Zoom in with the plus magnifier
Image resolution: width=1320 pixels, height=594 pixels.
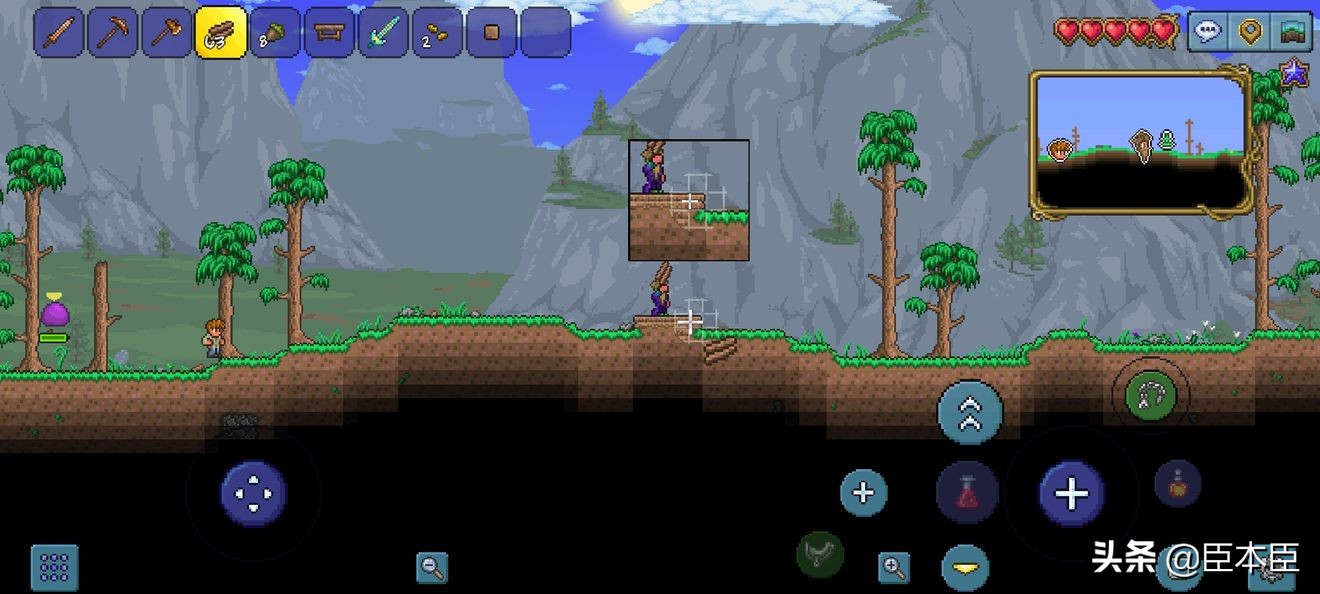tap(893, 568)
